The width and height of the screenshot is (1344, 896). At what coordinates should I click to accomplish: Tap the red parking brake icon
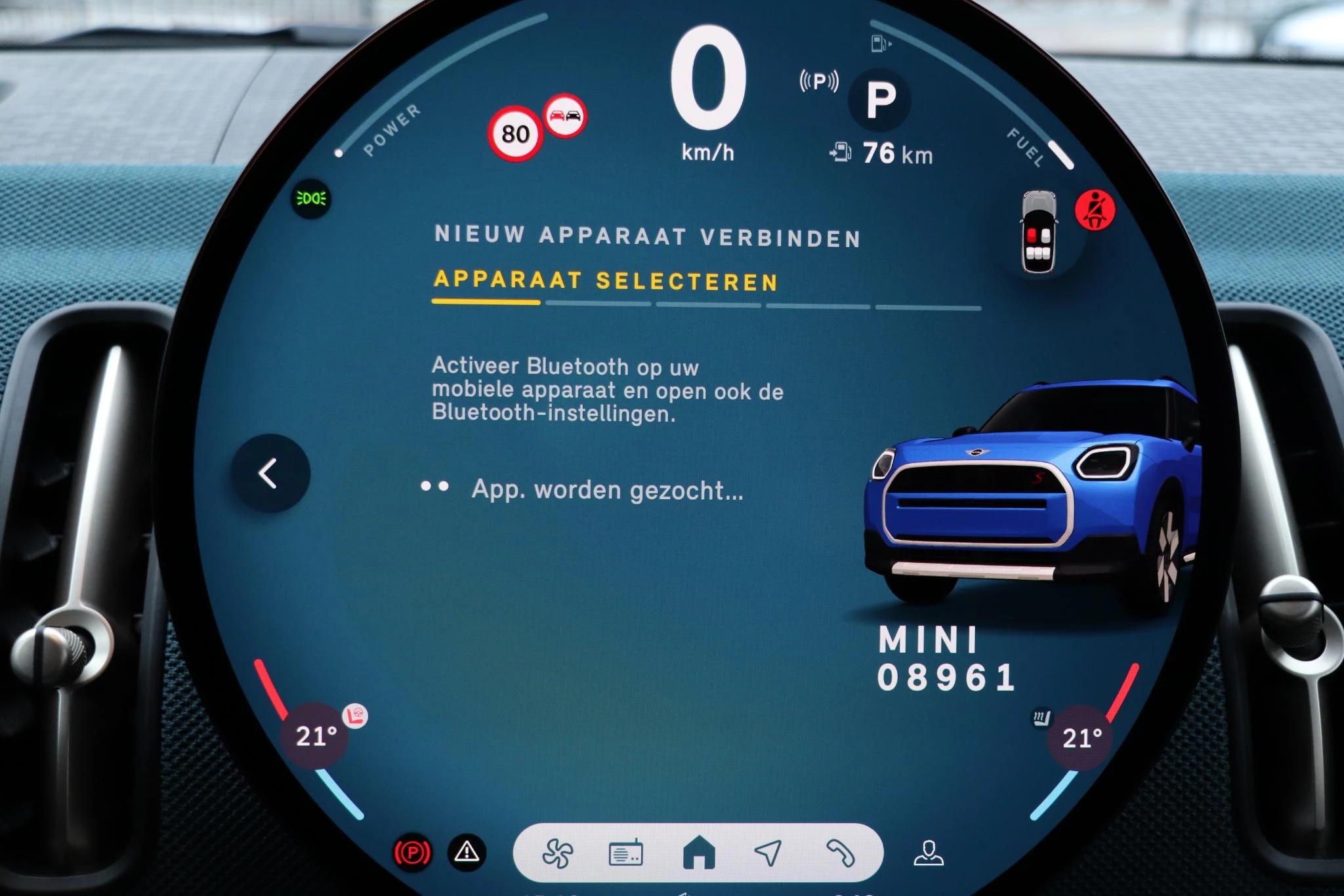point(412,853)
